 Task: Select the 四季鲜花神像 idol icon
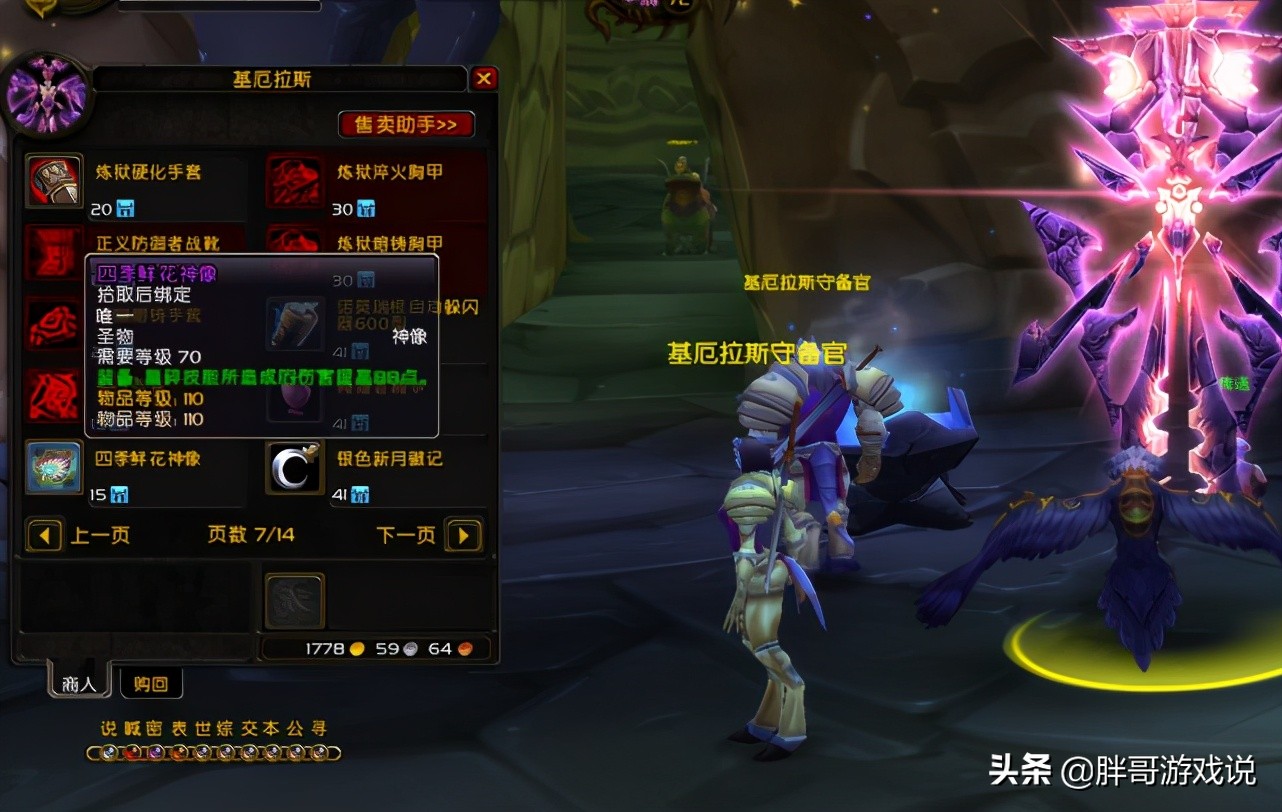55,466
